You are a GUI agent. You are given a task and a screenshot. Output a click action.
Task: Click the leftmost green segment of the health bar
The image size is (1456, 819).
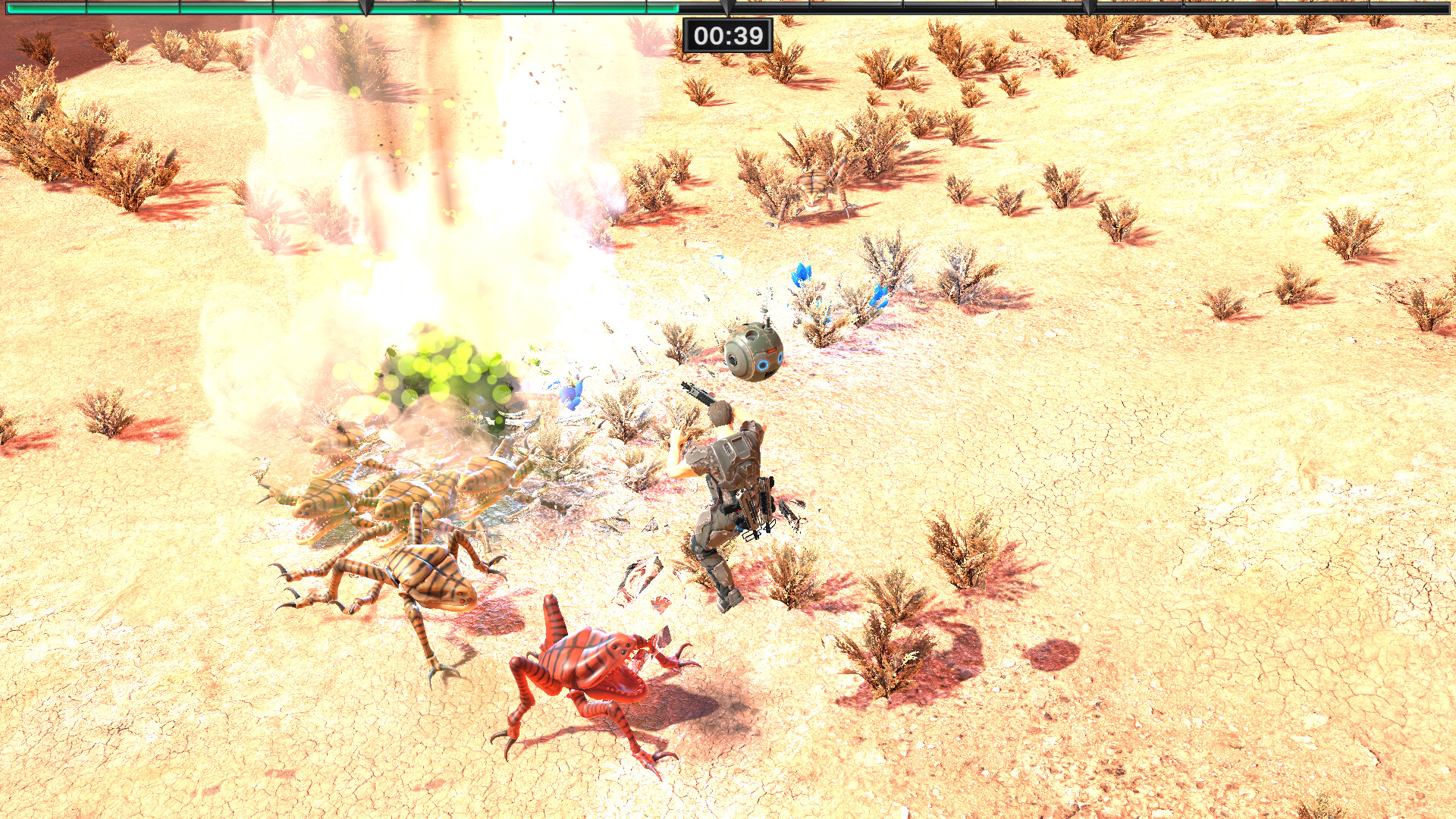pyautogui.click(x=45, y=8)
